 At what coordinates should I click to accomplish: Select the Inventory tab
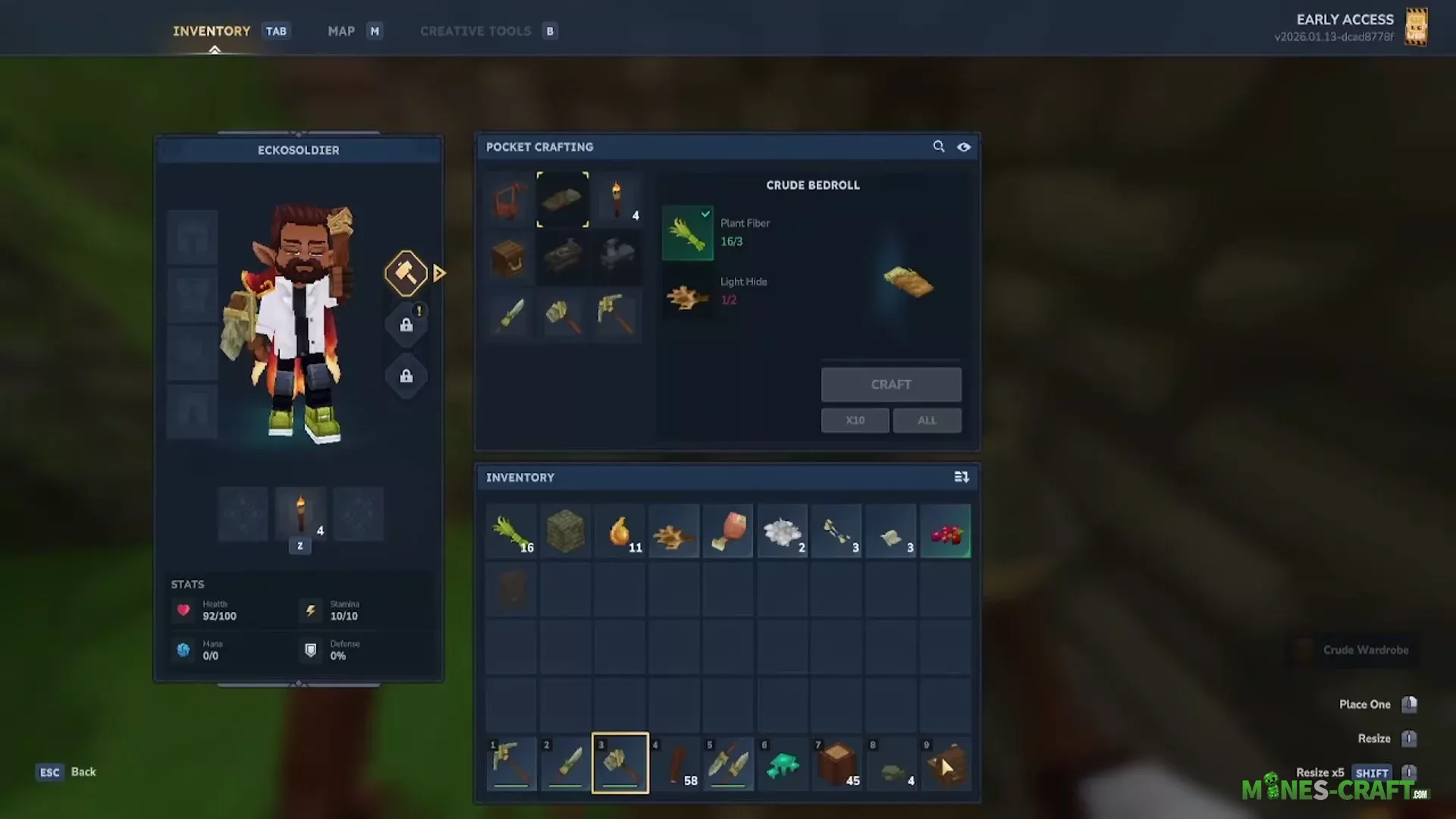click(212, 31)
